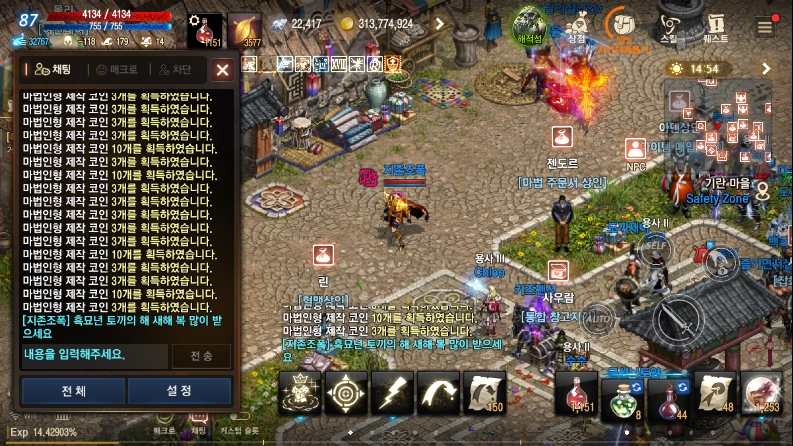Close the chat window
The height and width of the screenshot is (446, 793).
pyautogui.click(x=222, y=69)
